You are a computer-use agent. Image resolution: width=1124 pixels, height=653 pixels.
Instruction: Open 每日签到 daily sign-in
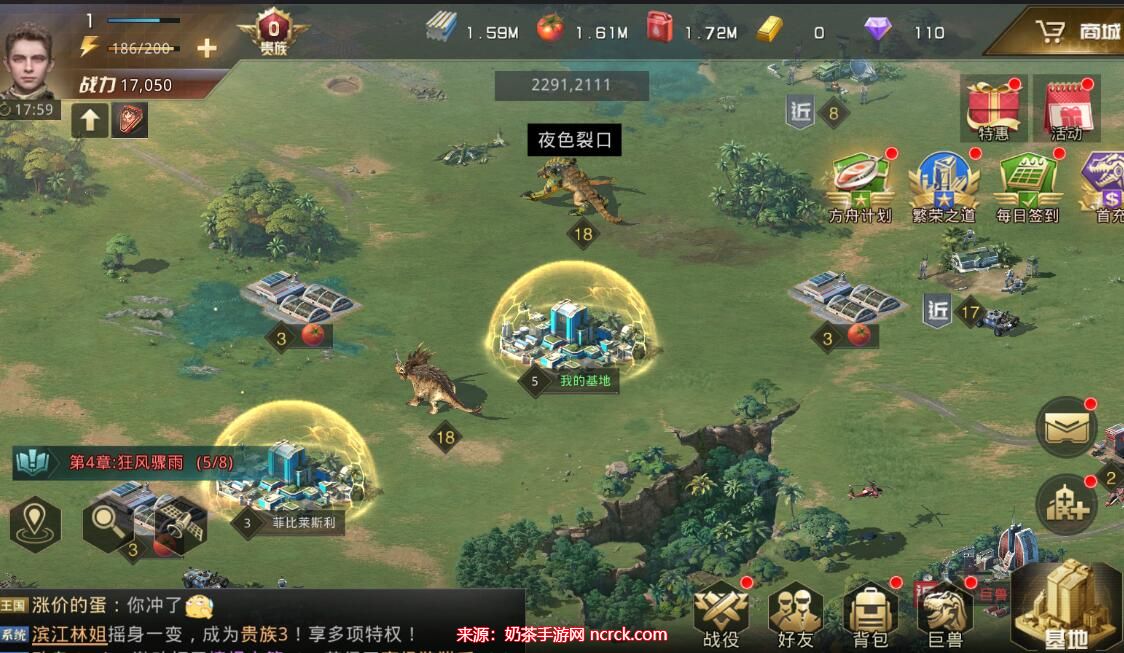[1027, 186]
